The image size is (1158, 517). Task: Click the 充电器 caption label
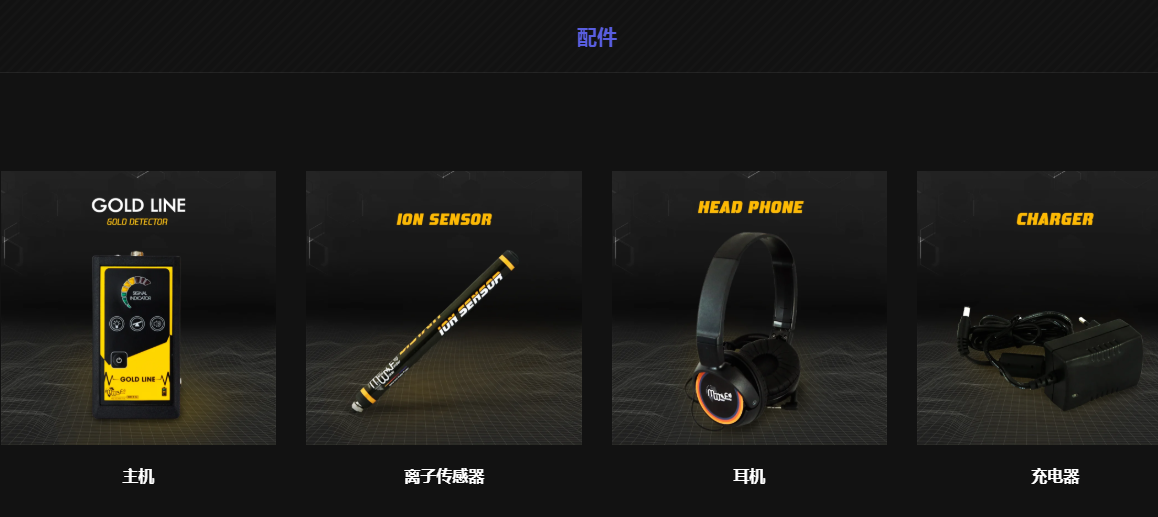(x=1055, y=477)
